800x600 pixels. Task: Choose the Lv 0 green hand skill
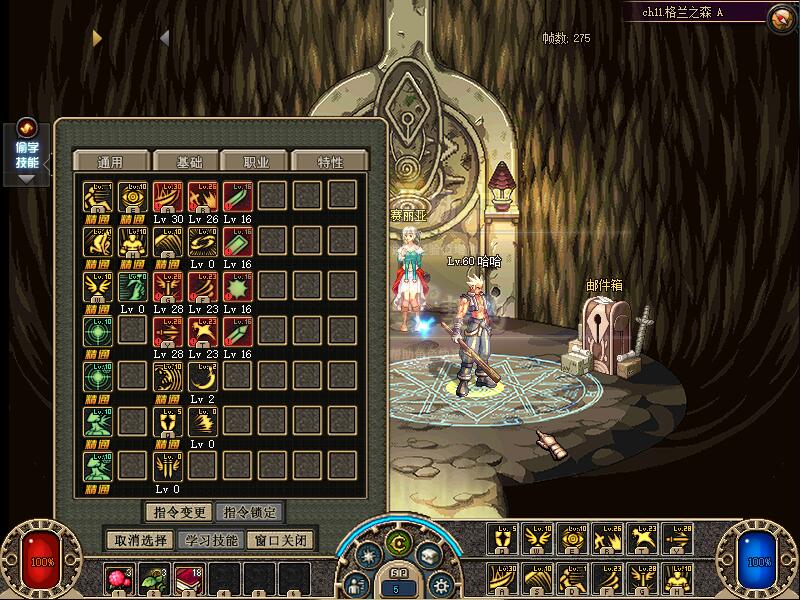click(x=133, y=286)
